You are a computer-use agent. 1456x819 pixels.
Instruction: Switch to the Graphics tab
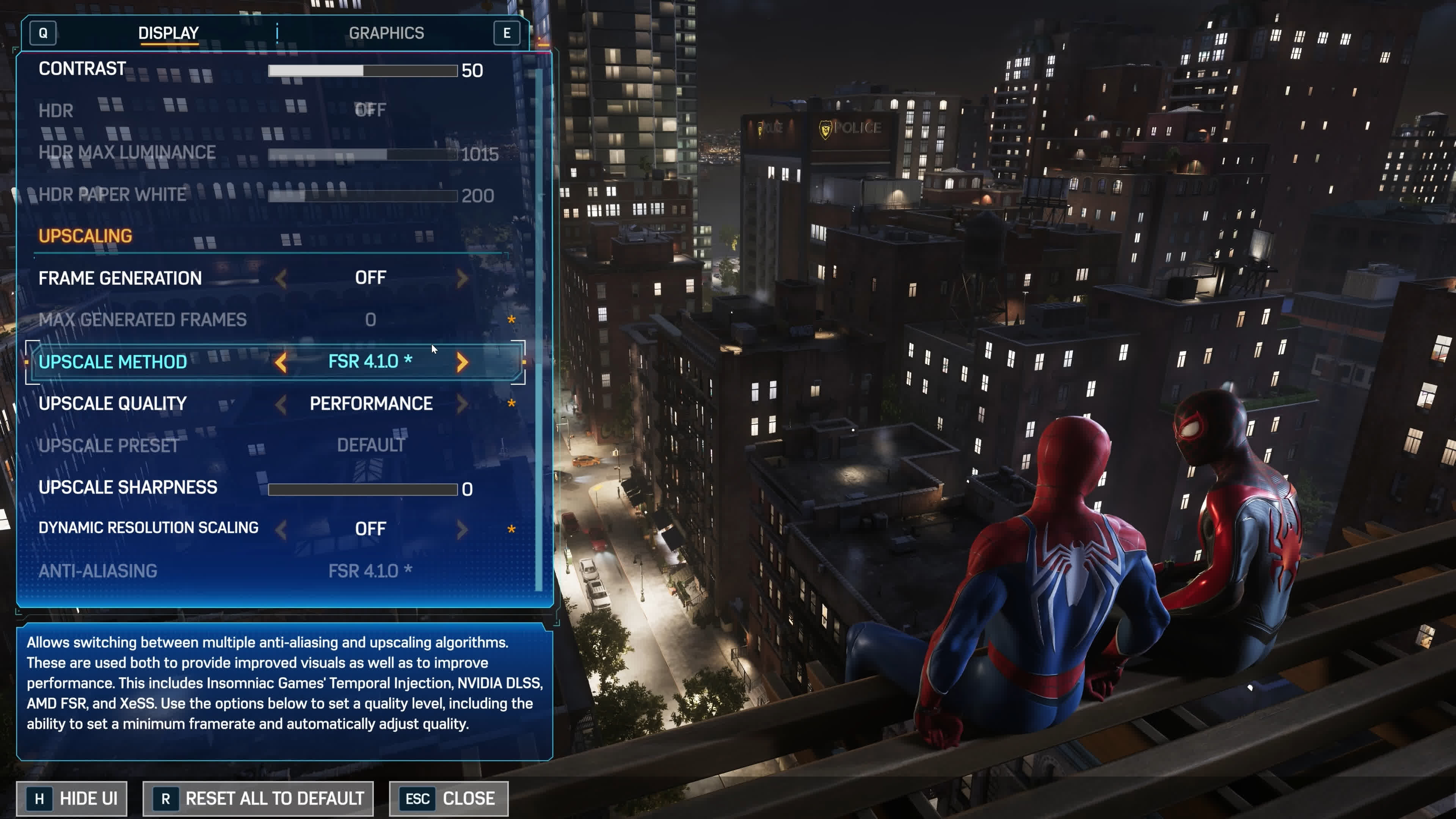[x=386, y=33]
